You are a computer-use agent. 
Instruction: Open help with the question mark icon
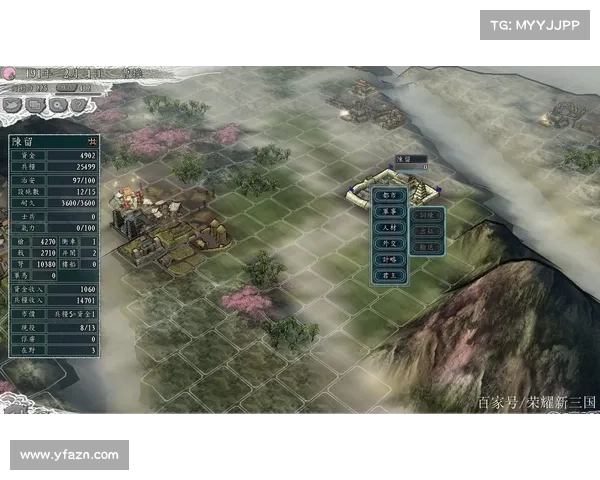point(78,103)
